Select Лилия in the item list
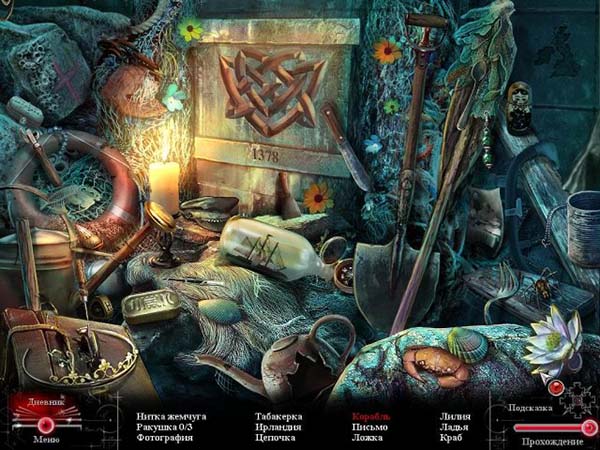600x450 pixels. pos(456,416)
